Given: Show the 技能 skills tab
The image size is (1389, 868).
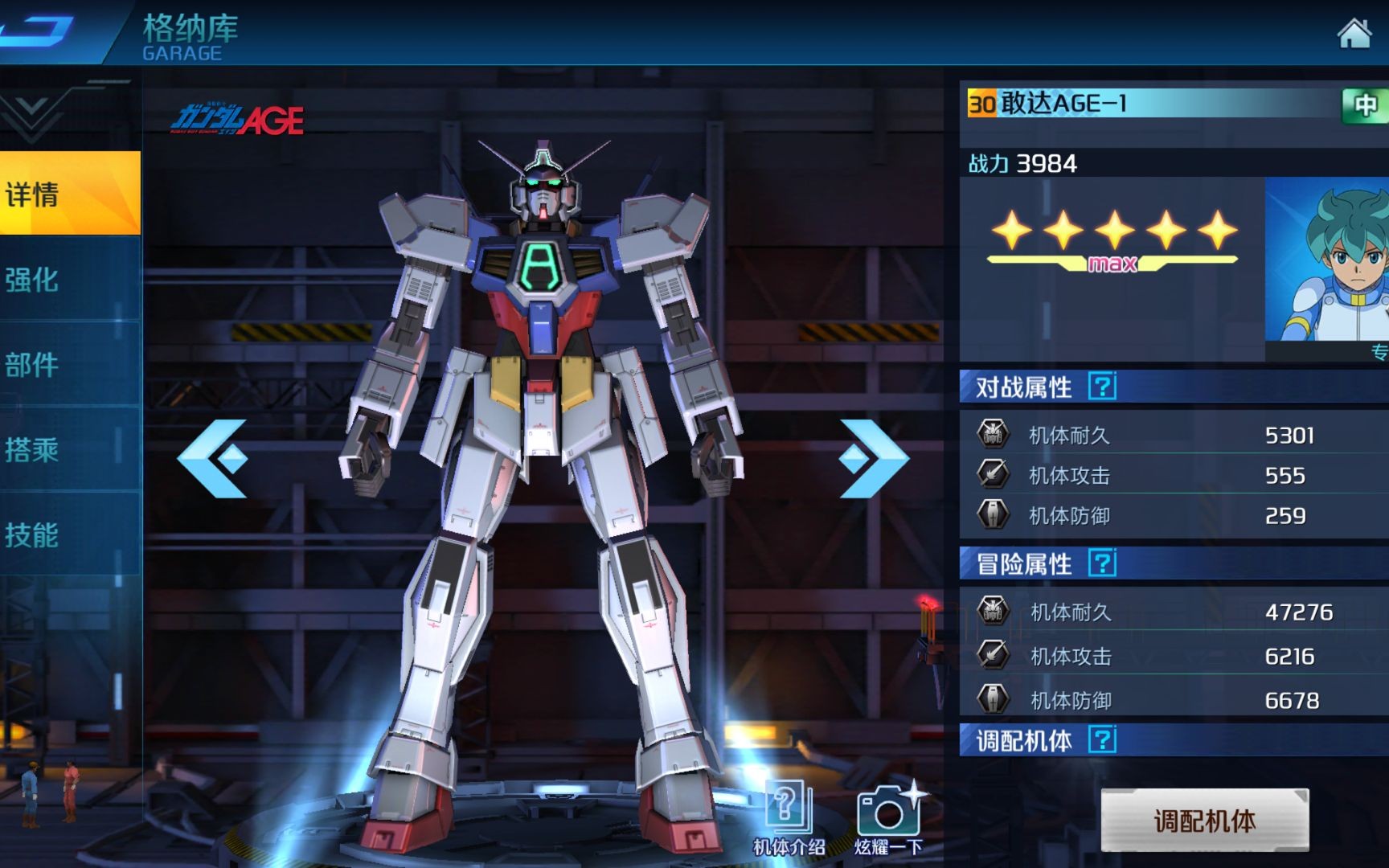Looking at the screenshot, I should 69,534.
